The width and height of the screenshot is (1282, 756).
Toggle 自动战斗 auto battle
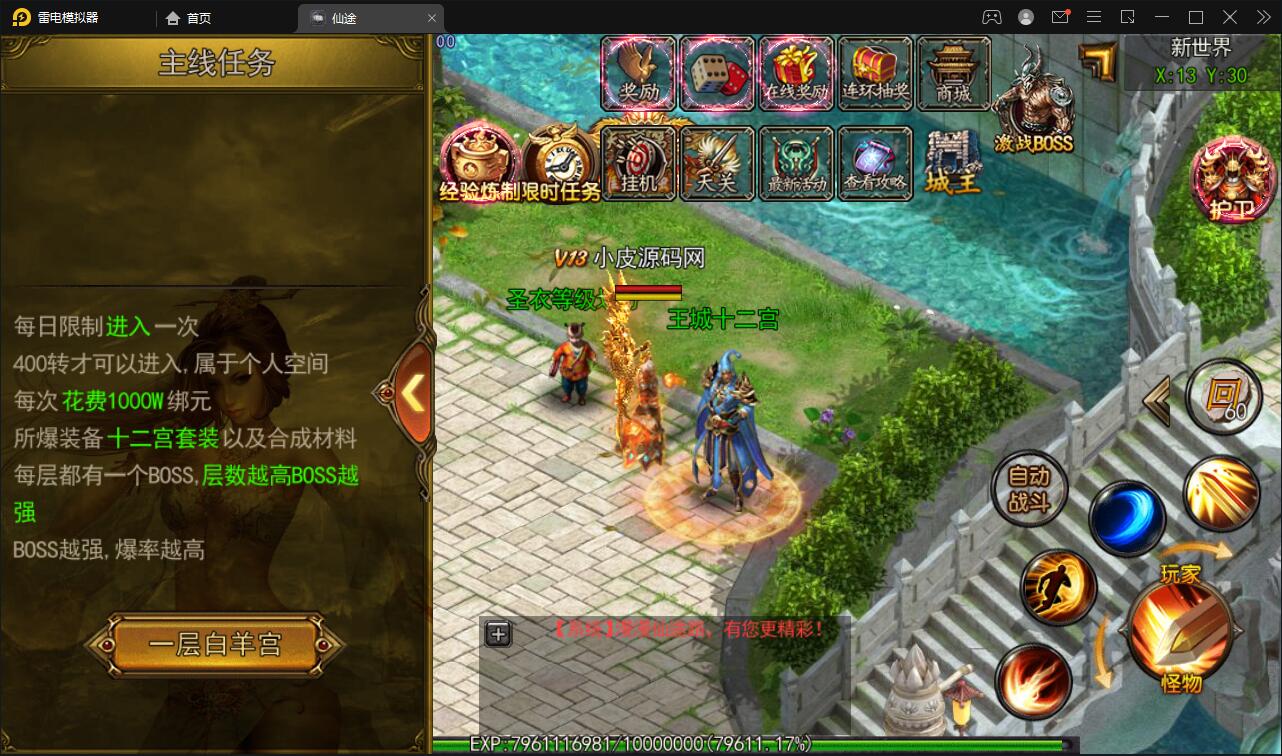(1029, 489)
